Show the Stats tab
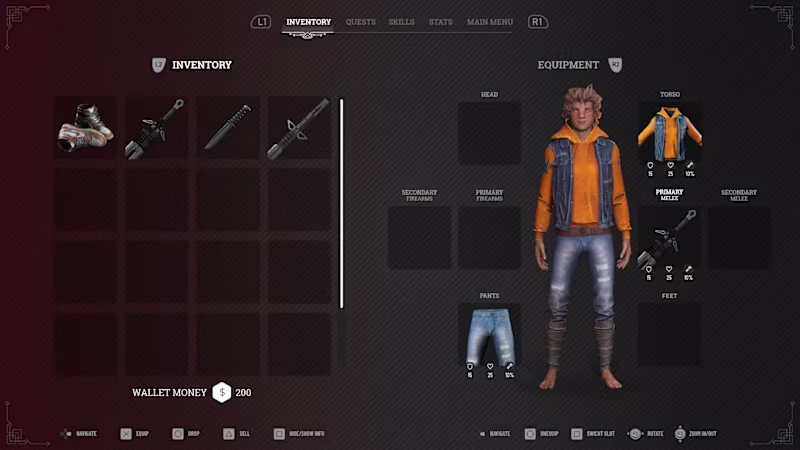The image size is (800, 450). pos(440,22)
